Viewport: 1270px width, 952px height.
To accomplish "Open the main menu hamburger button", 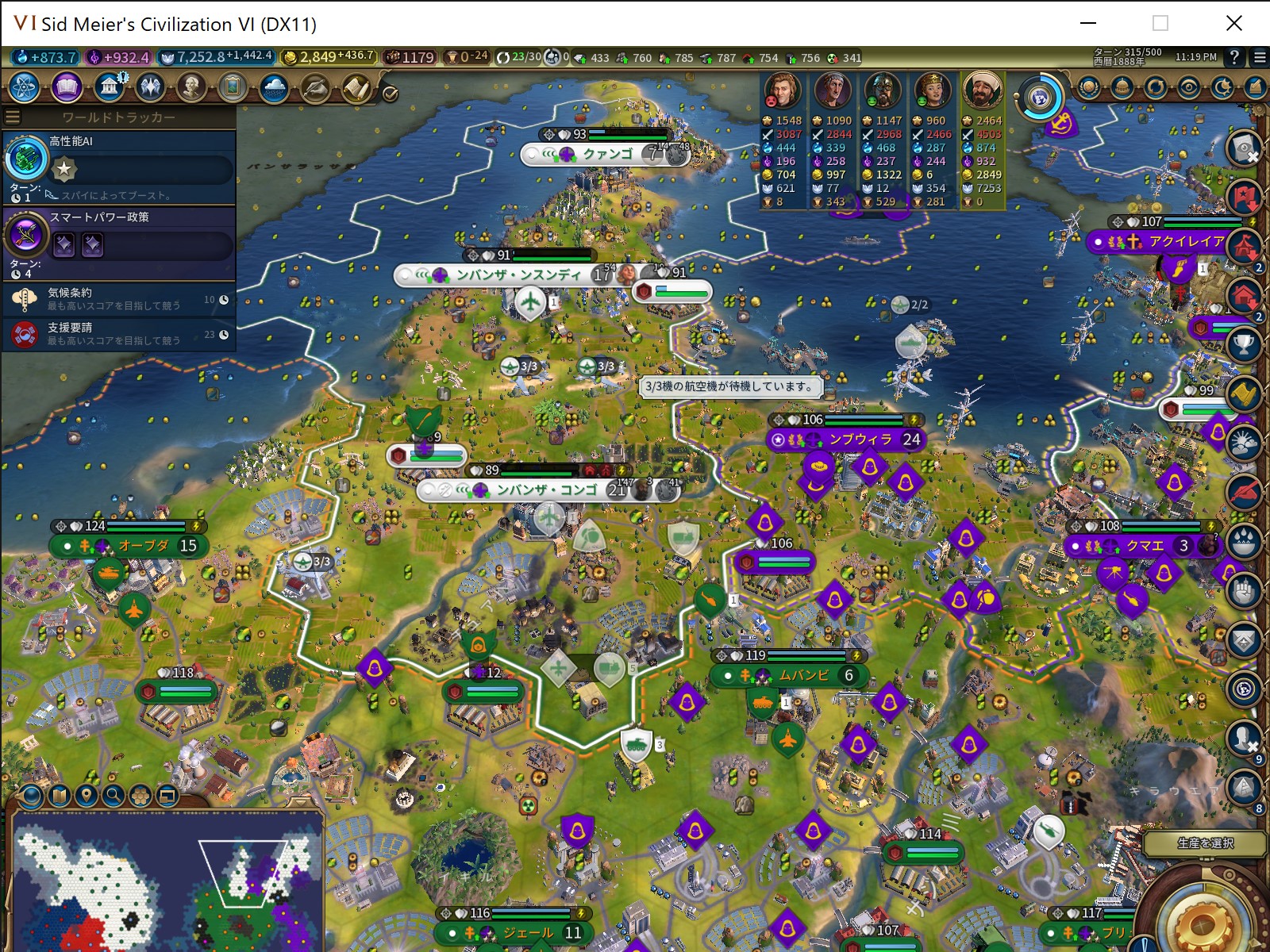I will 1260,57.
